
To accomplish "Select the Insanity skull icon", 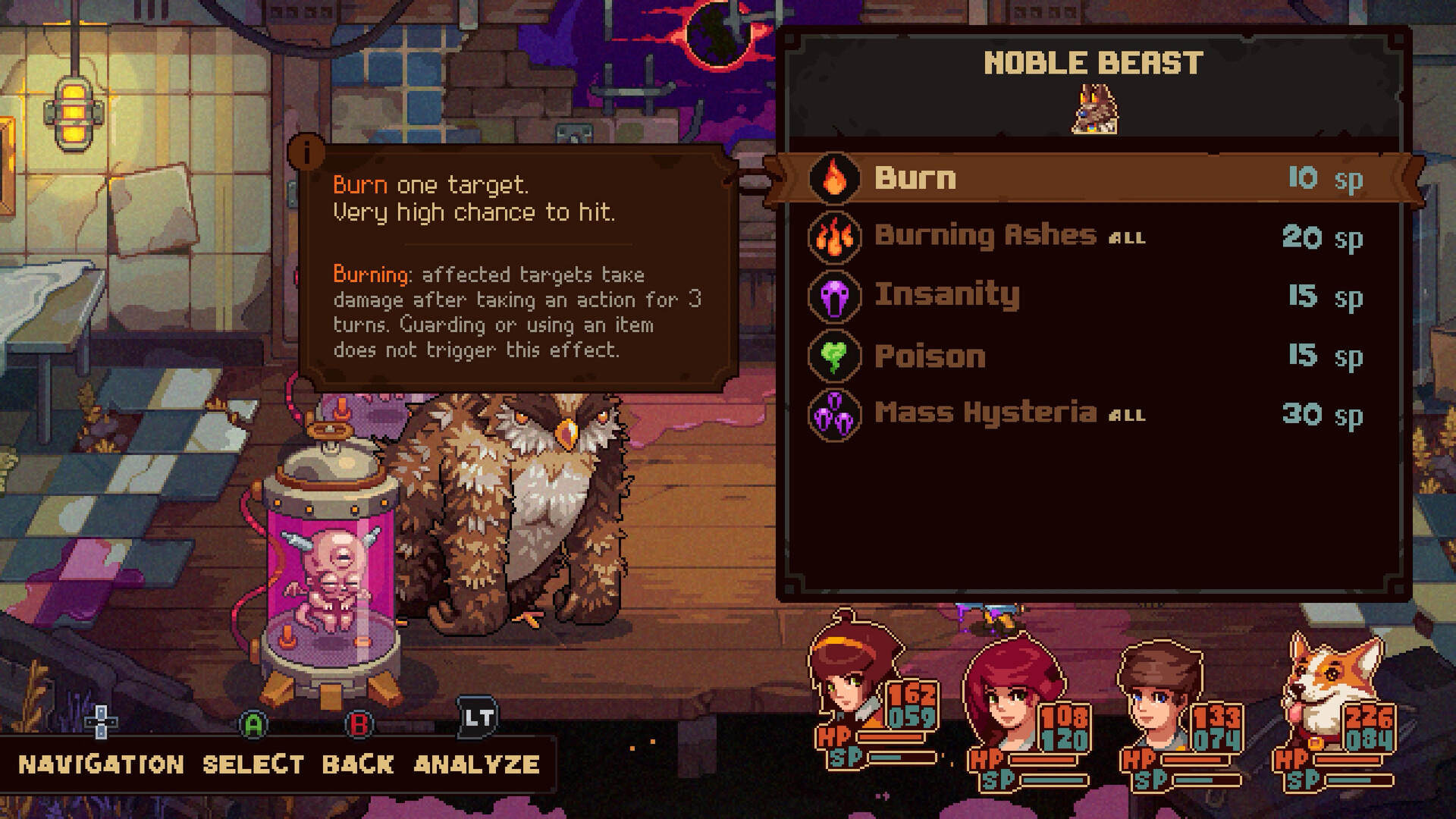I will pos(835,296).
